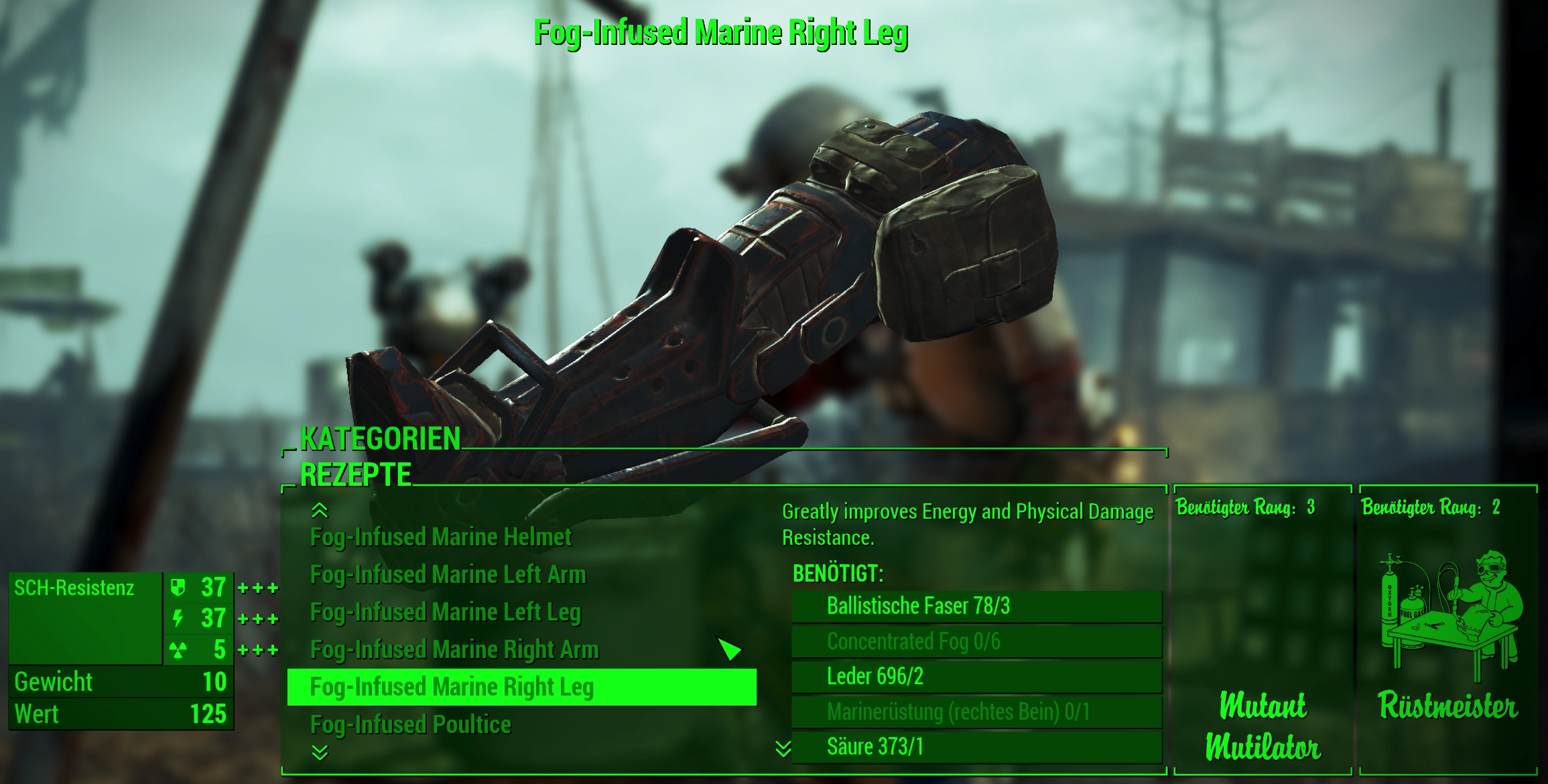Screen dimensions: 1548x784
Task: Select the Mutant Mutilator perk card
Action: click(1263, 630)
